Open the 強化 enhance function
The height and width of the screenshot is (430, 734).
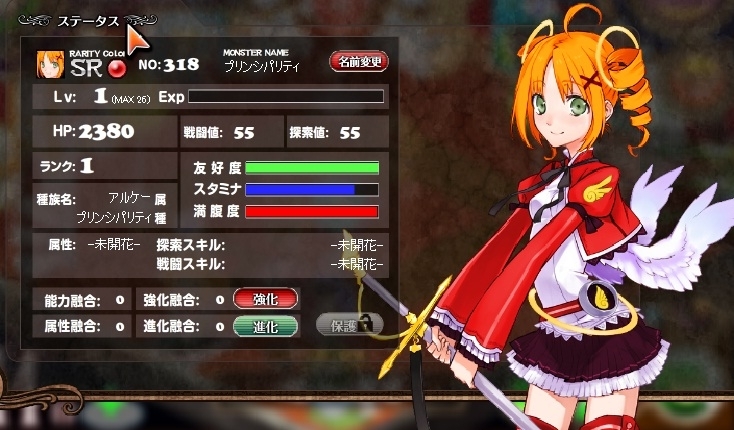tap(266, 298)
